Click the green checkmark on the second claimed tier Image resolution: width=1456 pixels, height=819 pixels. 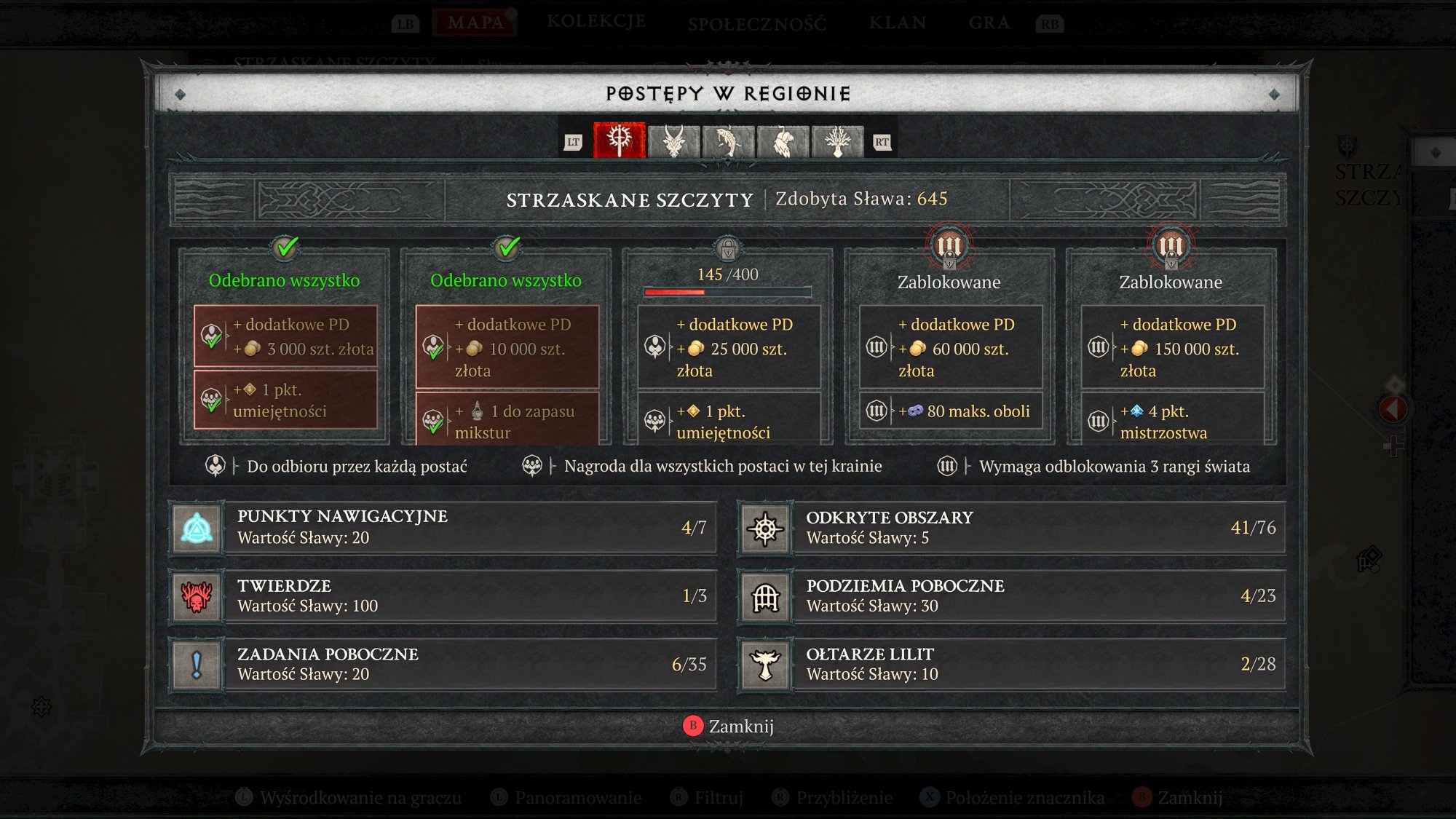coord(506,248)
